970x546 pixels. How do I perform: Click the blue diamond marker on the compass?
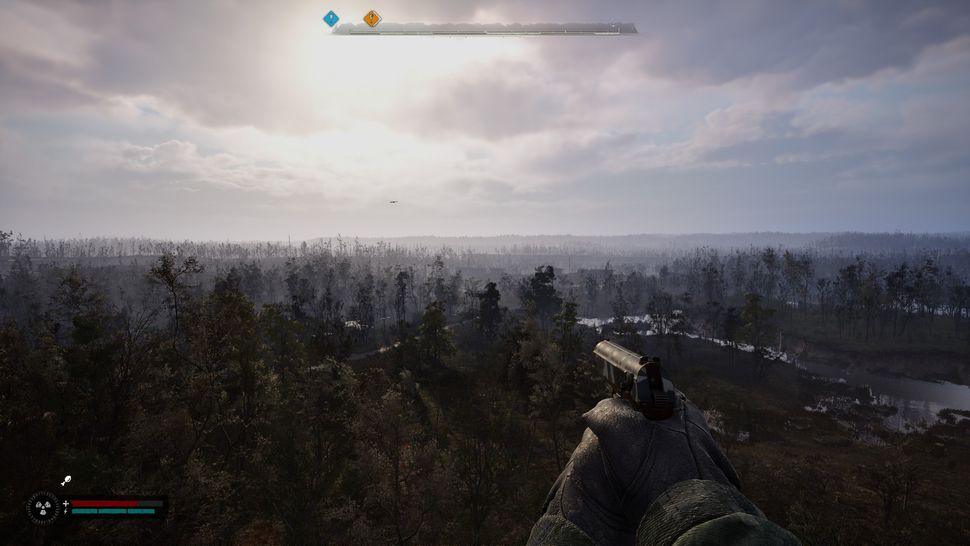tap(331, 18)
